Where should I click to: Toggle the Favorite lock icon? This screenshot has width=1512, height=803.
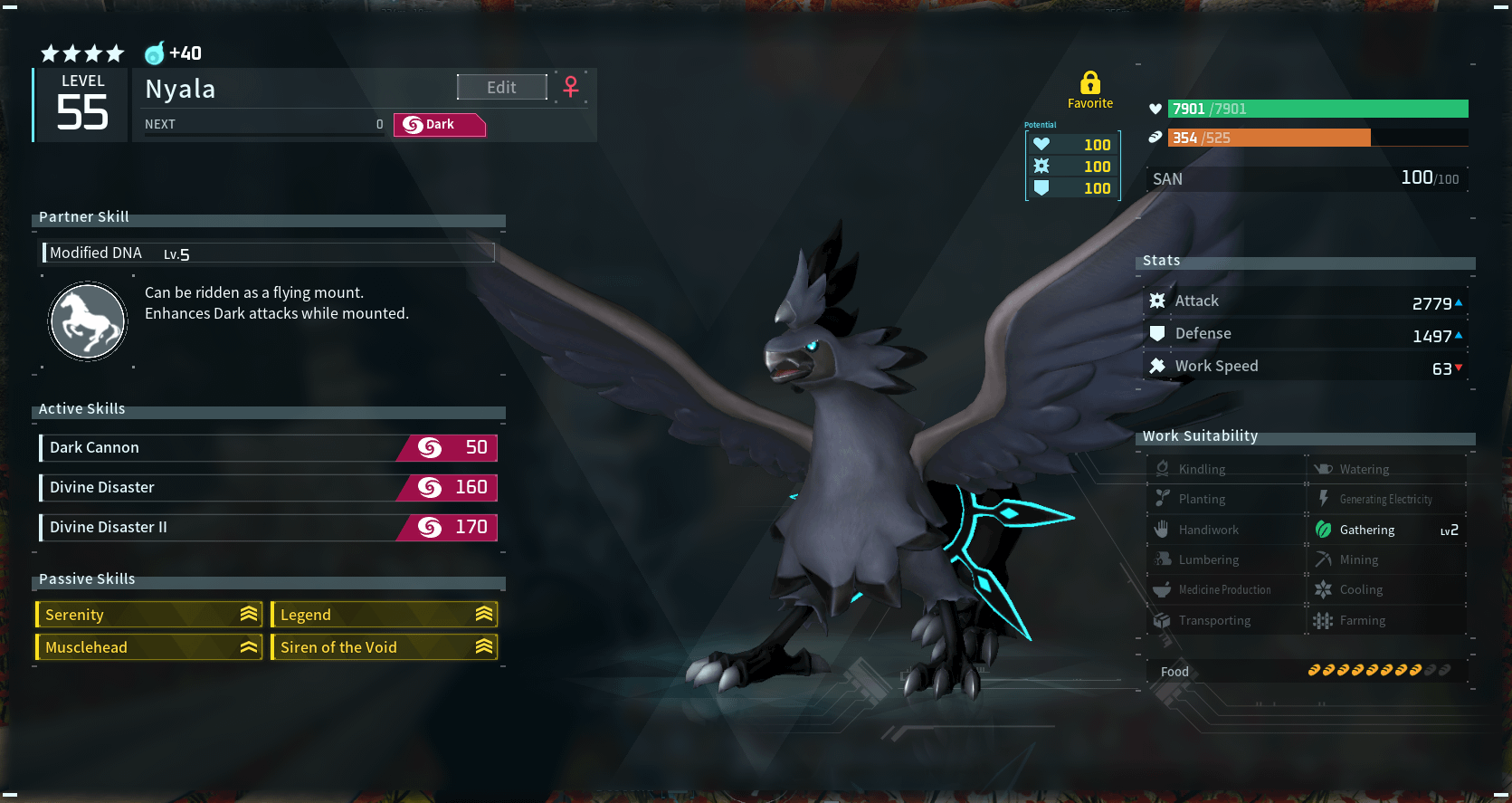tap(1090, 83)
